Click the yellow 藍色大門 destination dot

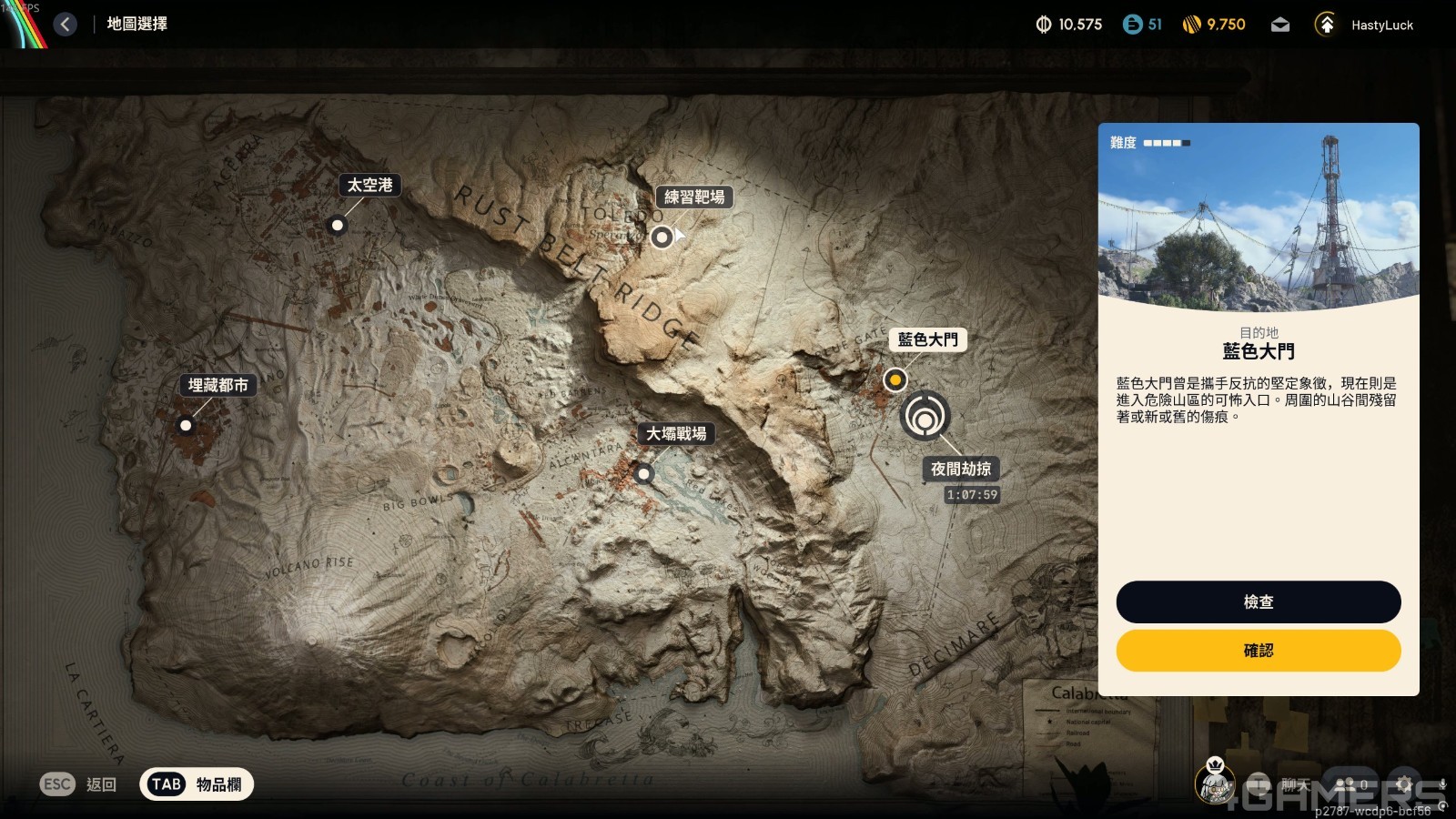(895, 379)
